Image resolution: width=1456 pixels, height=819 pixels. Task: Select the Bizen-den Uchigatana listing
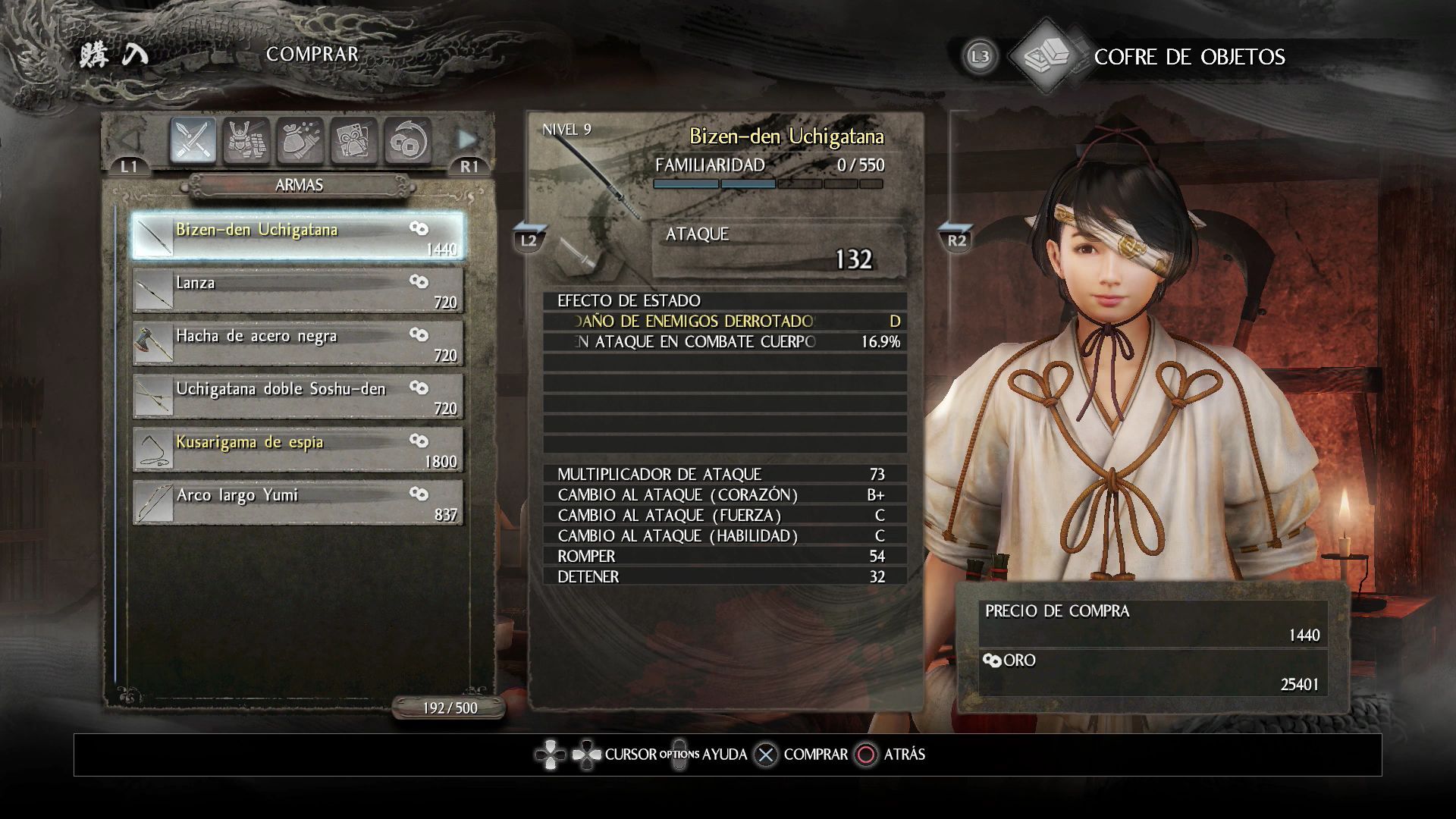pos(297,236)
